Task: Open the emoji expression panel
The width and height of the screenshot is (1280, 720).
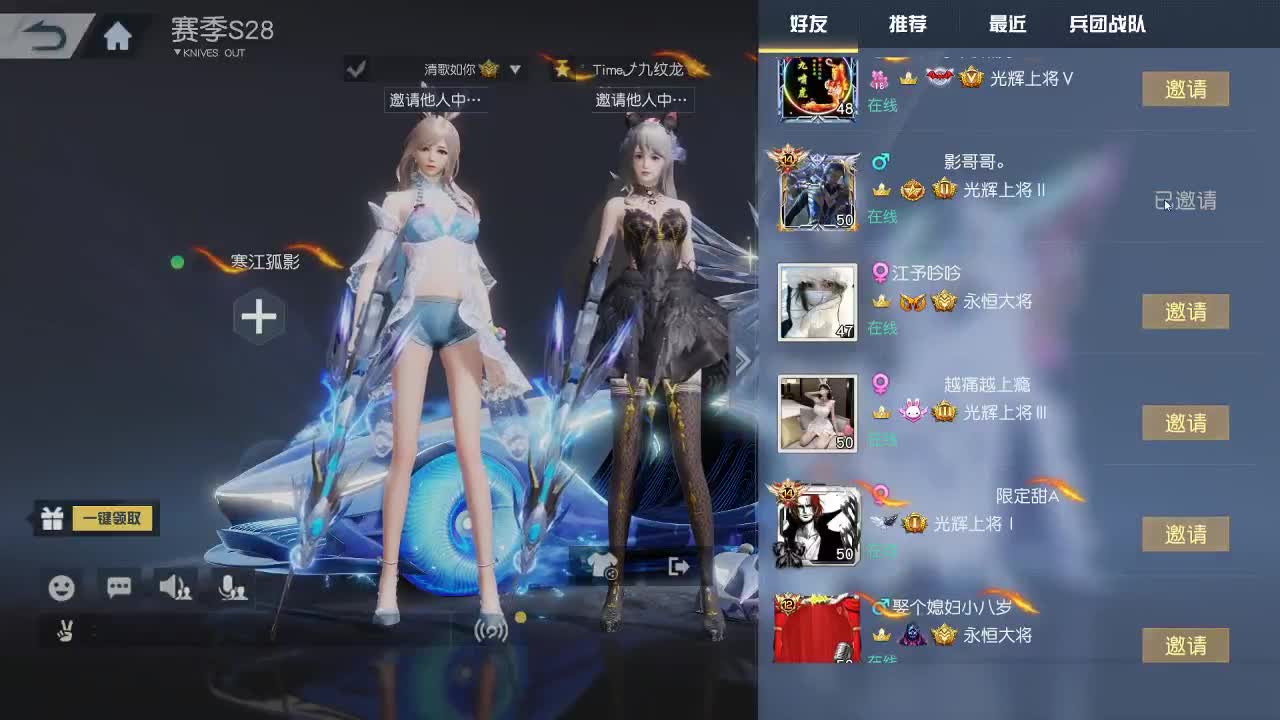Action: pyautogui.click(x=62, y=589)
